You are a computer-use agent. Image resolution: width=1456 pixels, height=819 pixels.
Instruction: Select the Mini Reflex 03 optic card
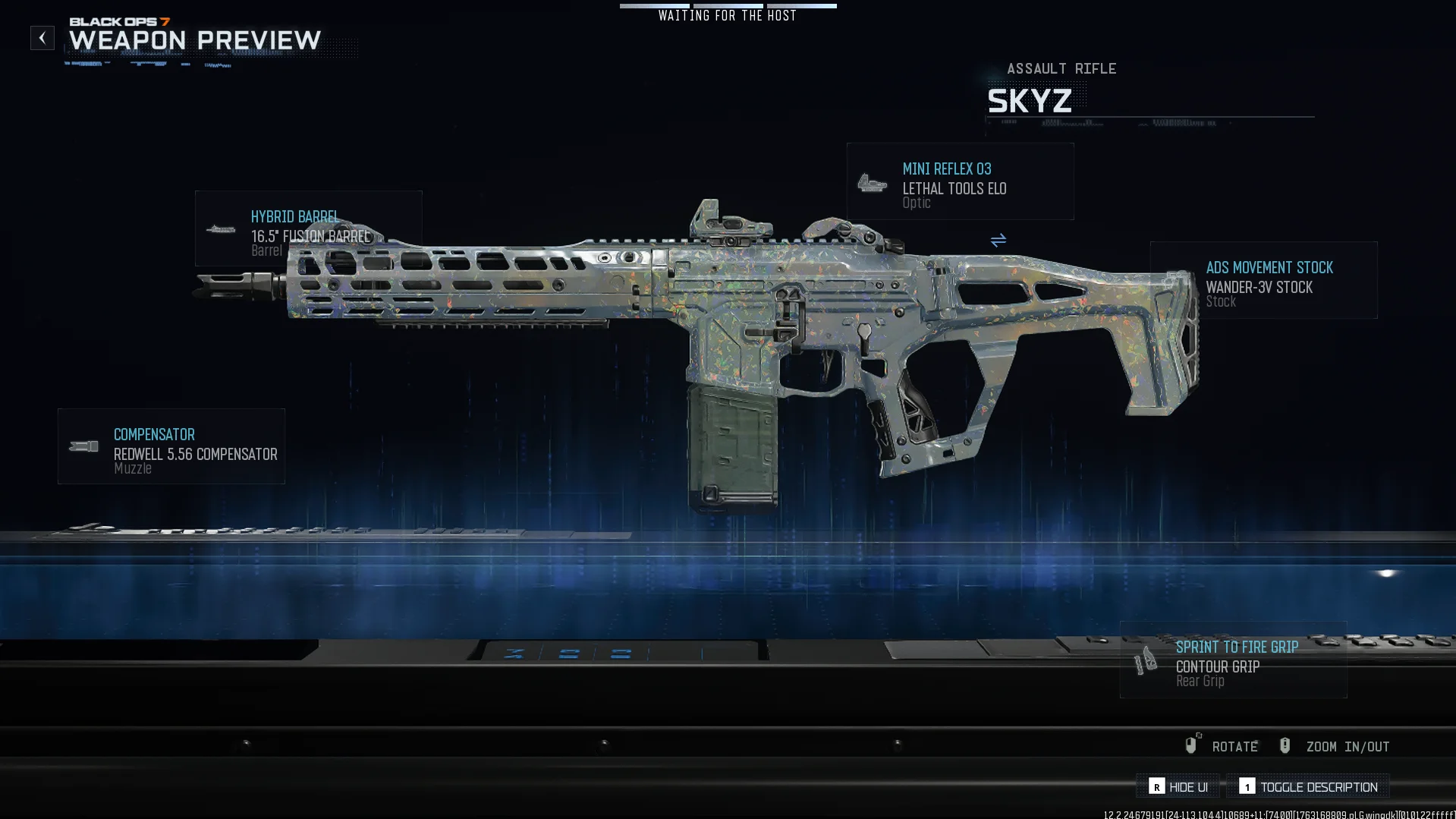[x=960, y=182]
